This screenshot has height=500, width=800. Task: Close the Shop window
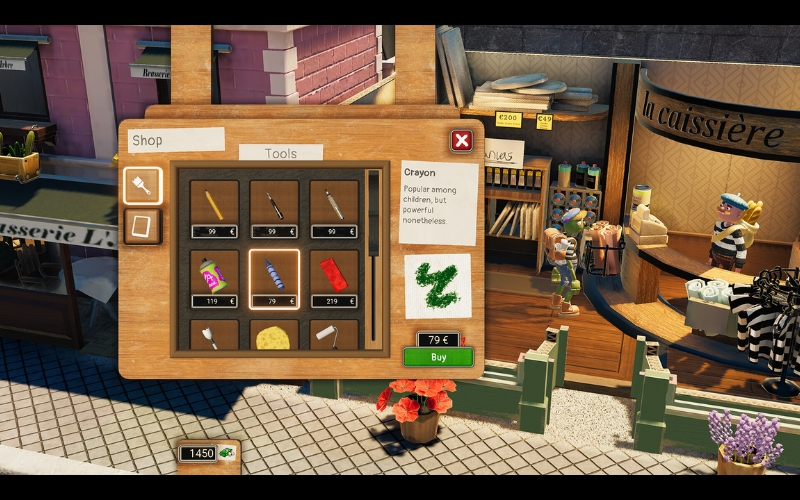461,141
